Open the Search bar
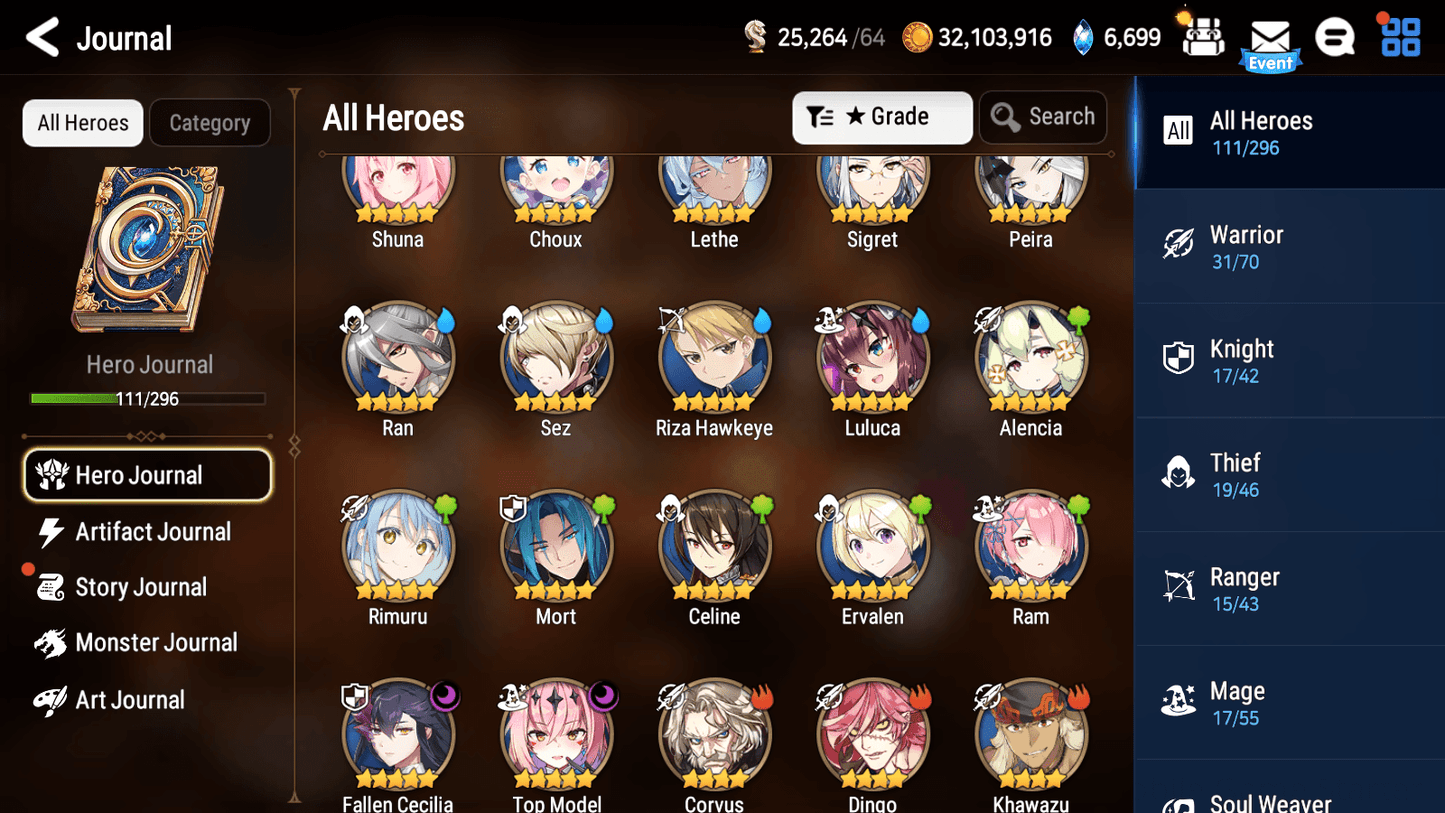The width and height of the screenshot is (1445, 813). [1043, 117]
